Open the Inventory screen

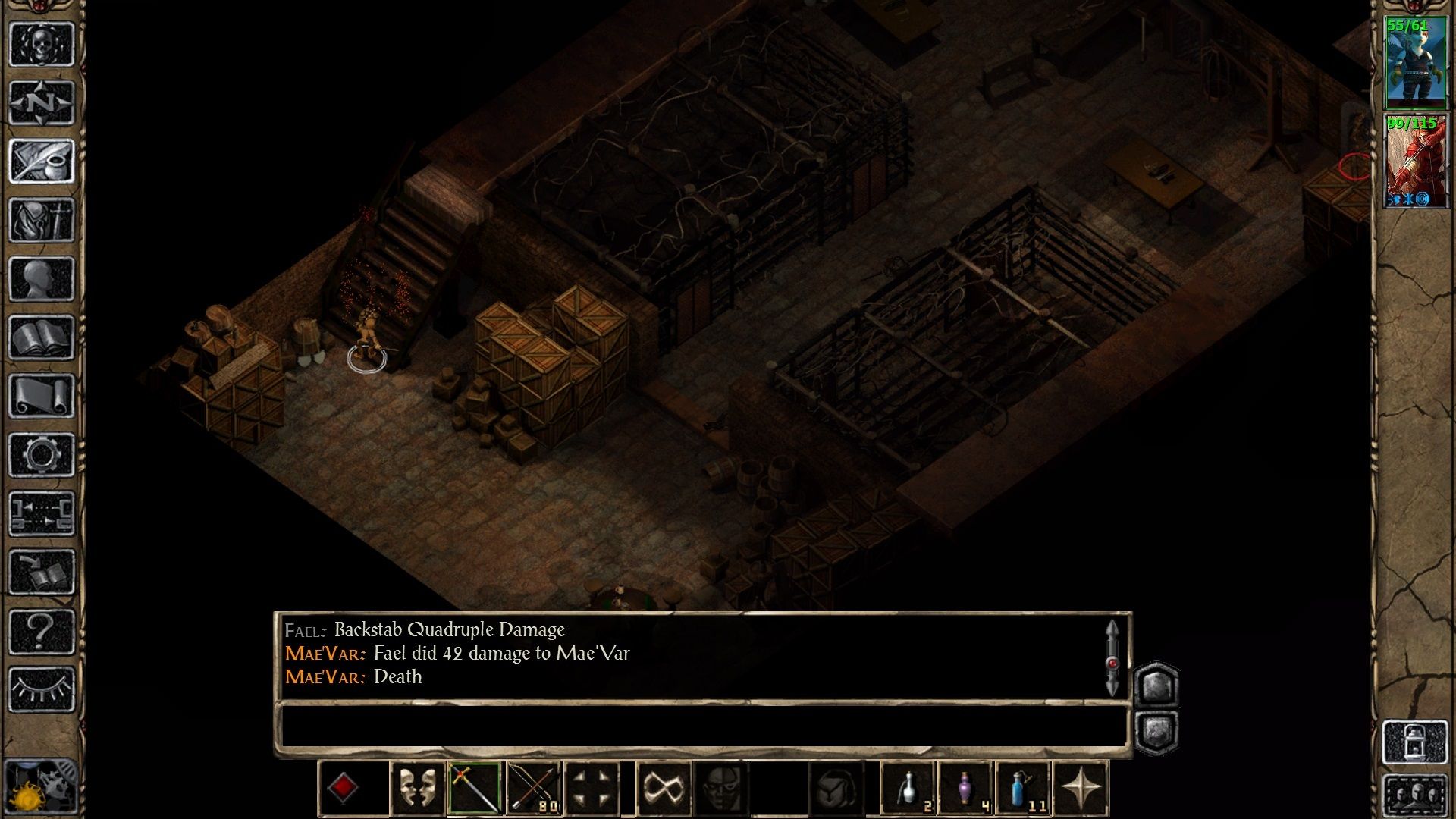pos(42,218)
